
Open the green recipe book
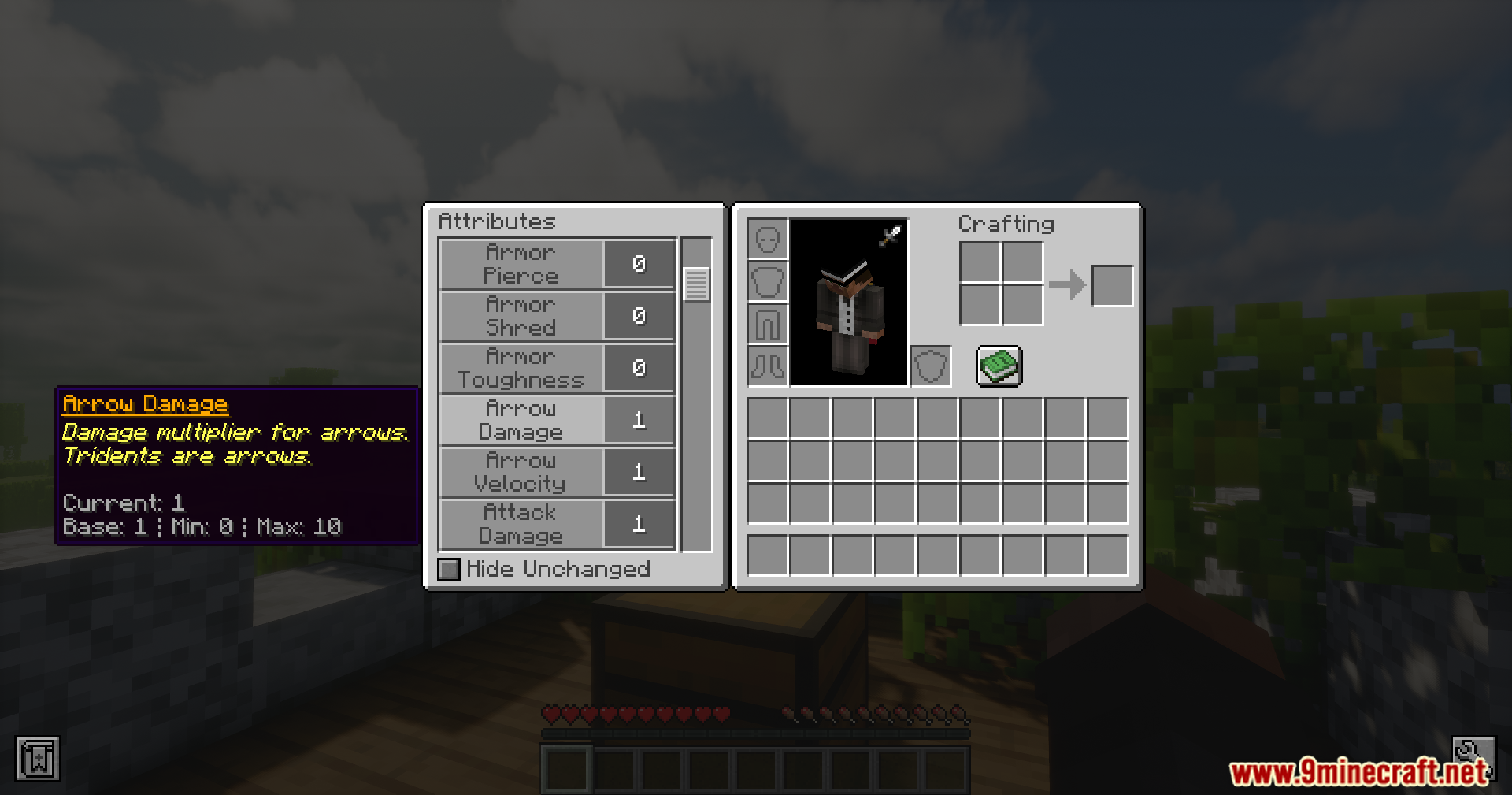(x=999, y=365)
